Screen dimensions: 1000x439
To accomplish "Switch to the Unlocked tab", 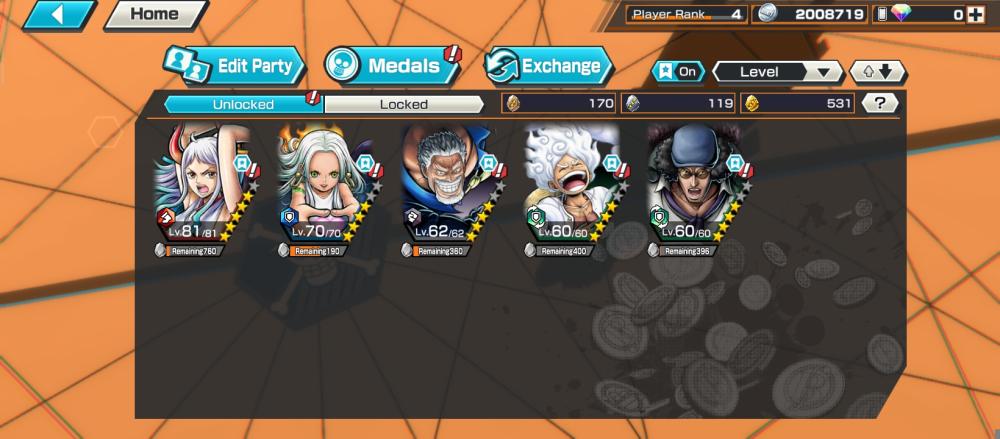I will coord(243,104).
